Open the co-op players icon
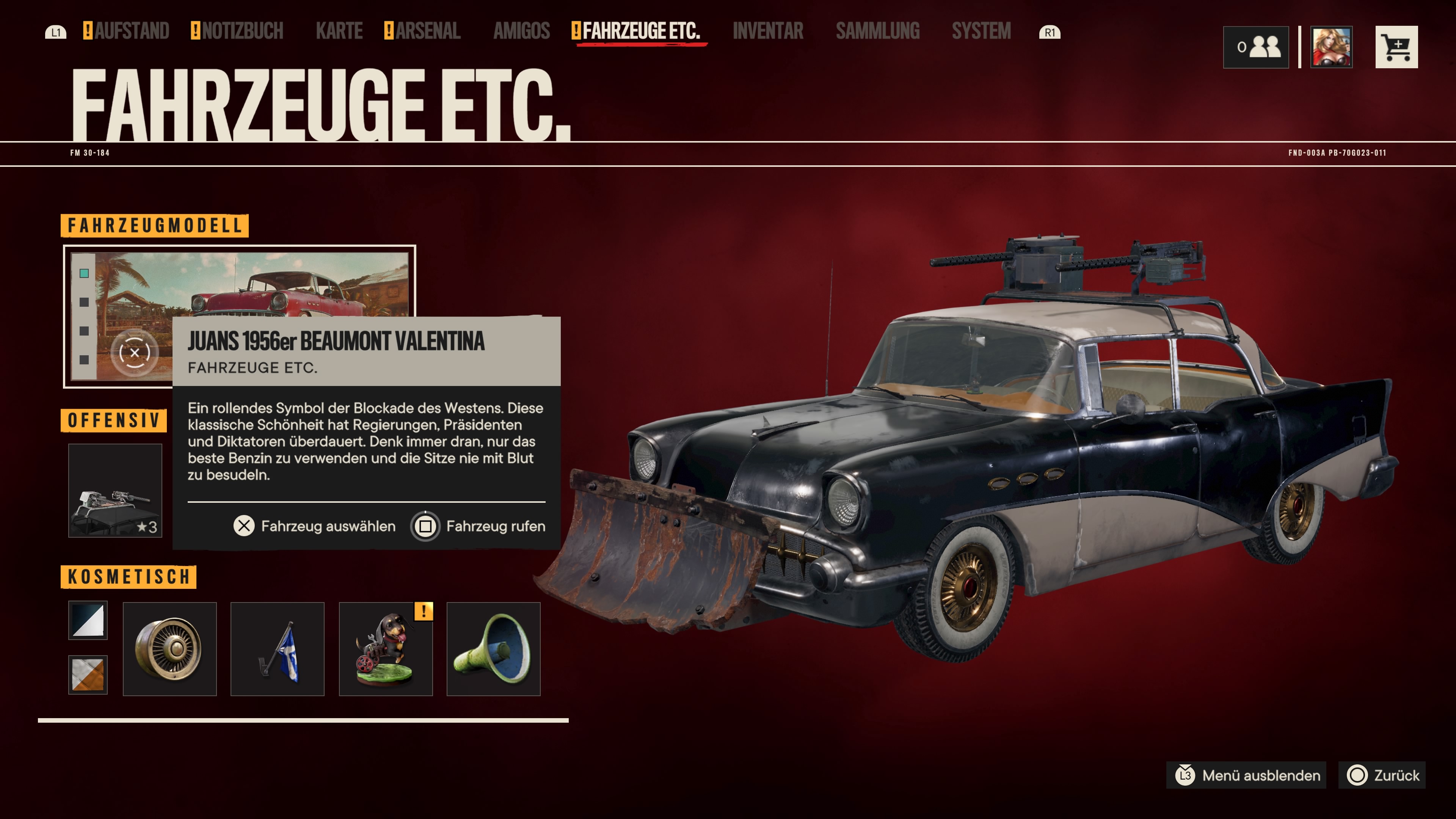 coord(1256,47)
